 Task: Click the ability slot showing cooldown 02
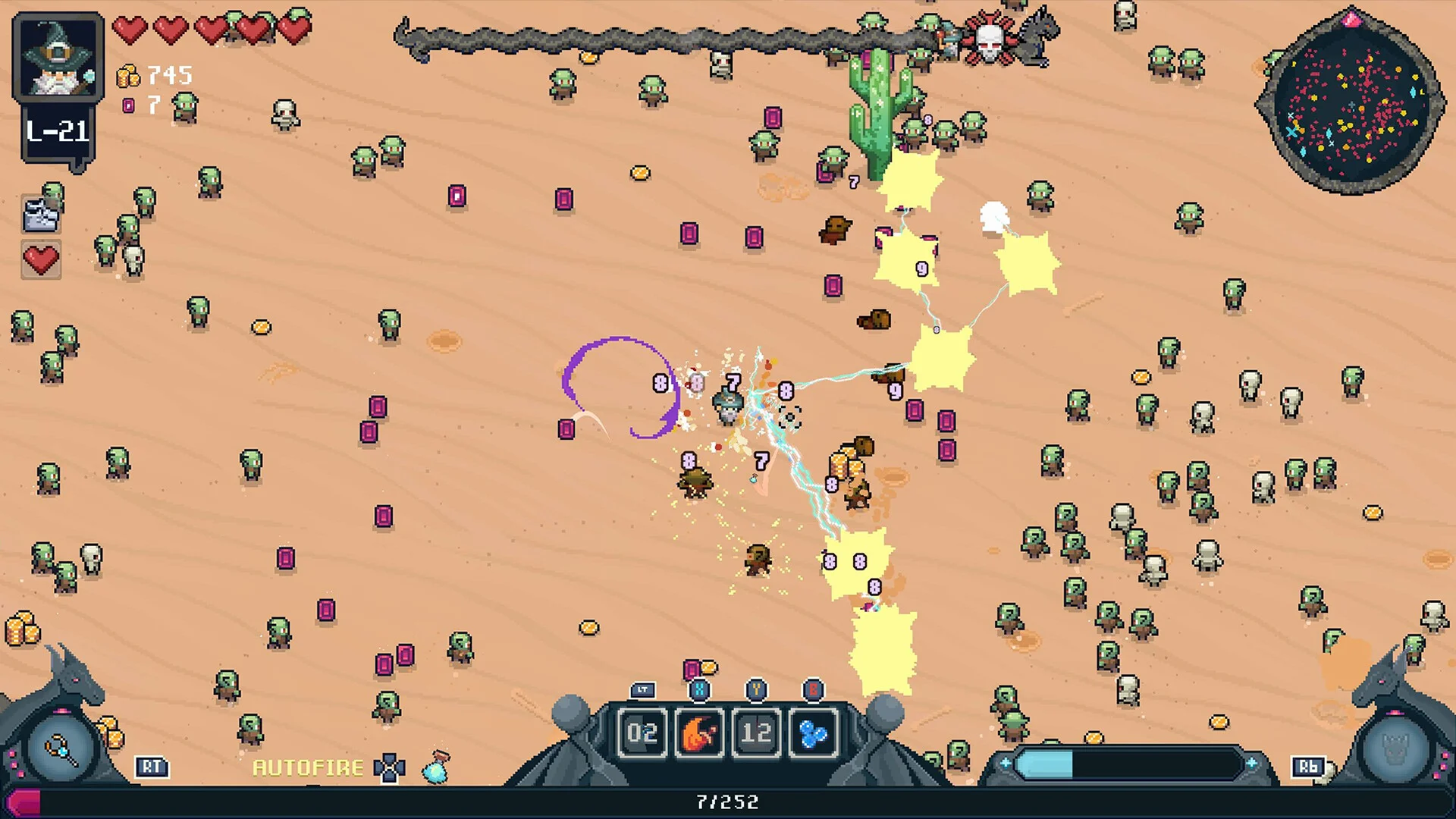(x=642, y=733)
